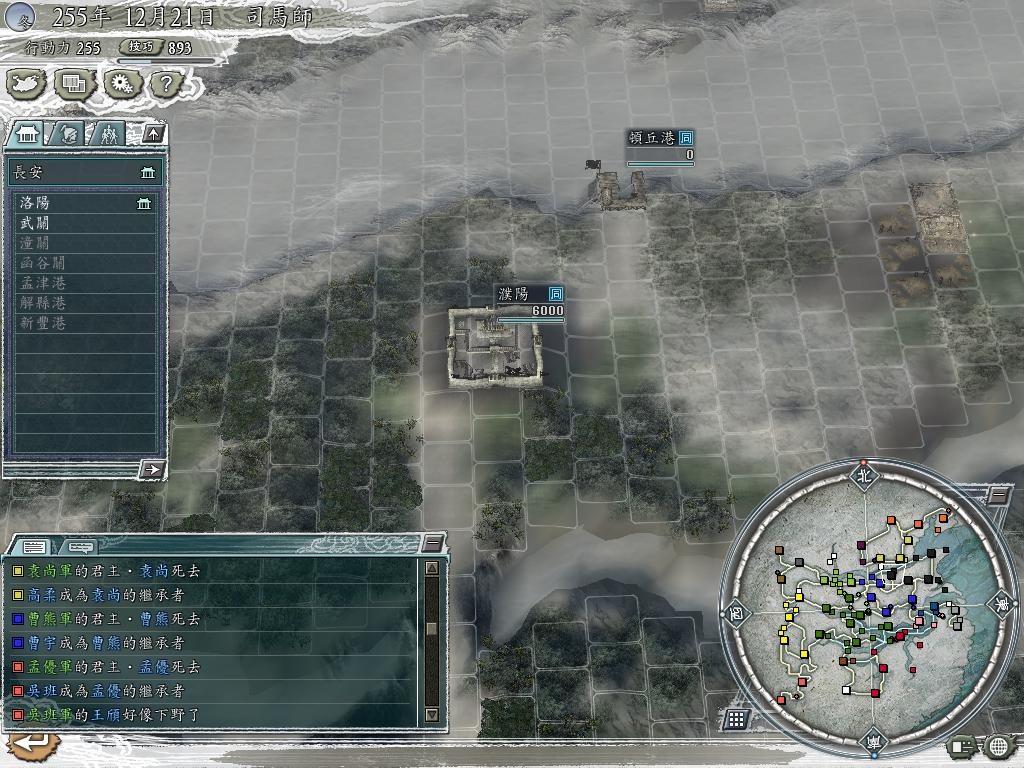
Task: Open the gear settings menu
Action: [120, 85]
